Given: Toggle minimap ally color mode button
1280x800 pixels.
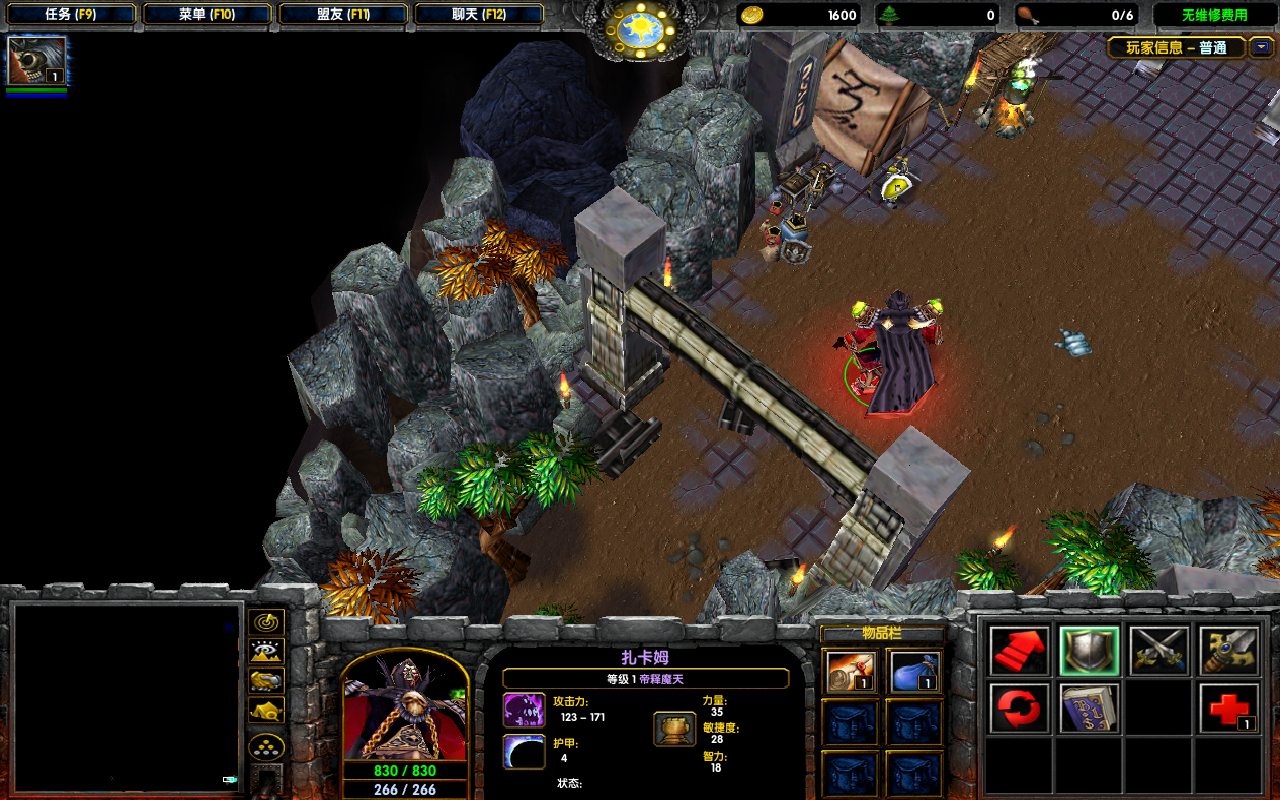Looking at the screenshot, I should click(x=266, y=681).
